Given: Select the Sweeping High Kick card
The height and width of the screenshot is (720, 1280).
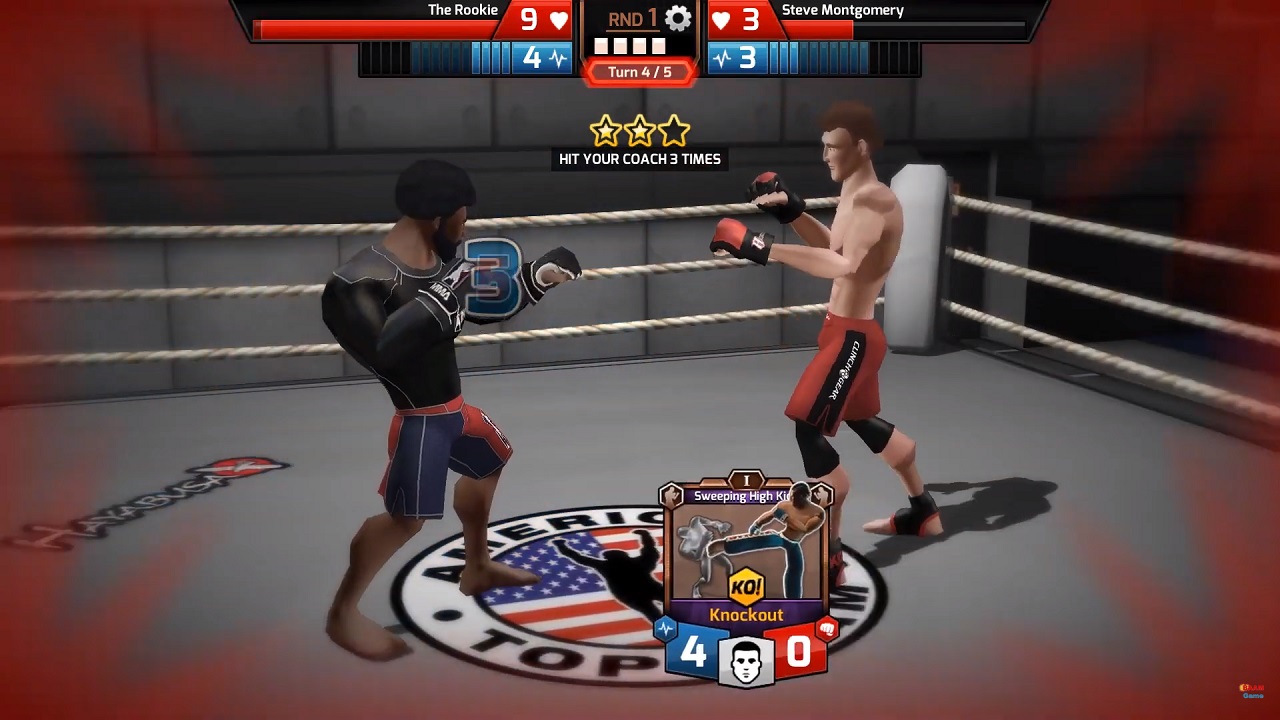Looking at the screenshot, I should pos(746,560).
